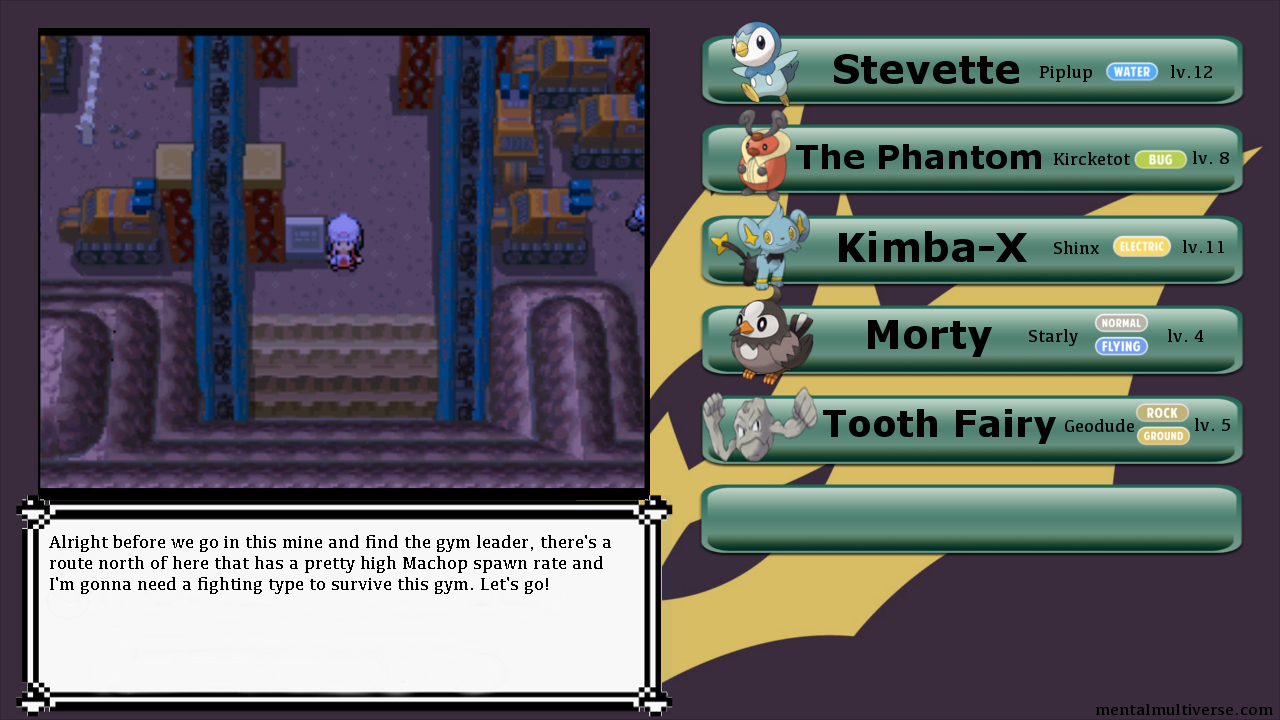This screenshot has width=1280, height=720.
Task: Choose The Phantom Kricketot party bar
Action: tap(972, 159)
